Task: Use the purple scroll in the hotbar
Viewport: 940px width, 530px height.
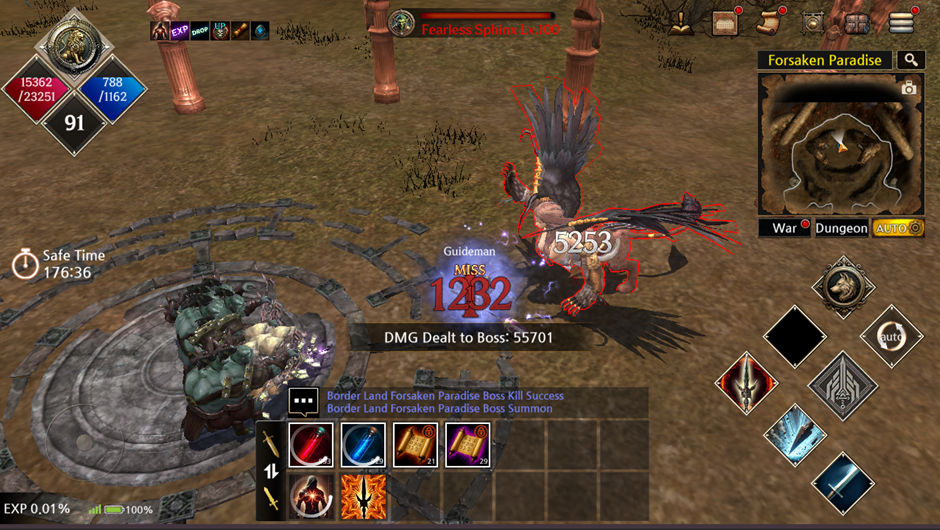Action: [466, 445]
